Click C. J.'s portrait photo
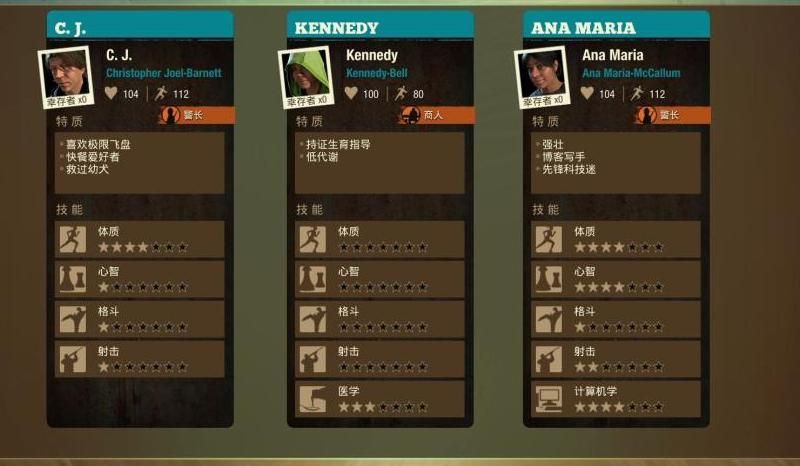 tap(66, 73)
